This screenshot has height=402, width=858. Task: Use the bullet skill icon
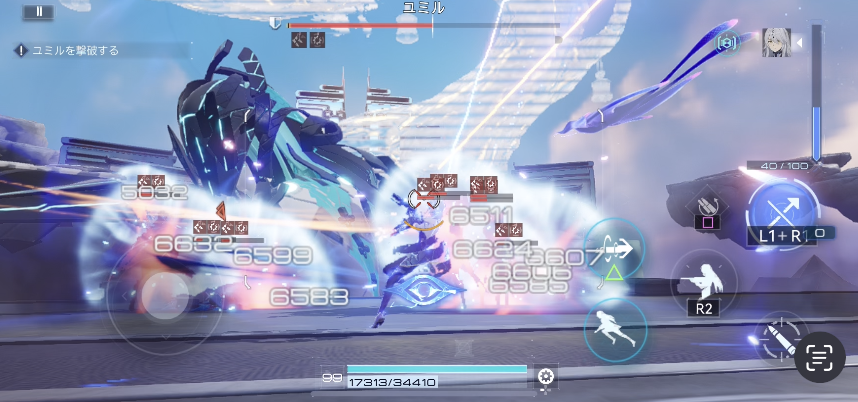(774, 338)
